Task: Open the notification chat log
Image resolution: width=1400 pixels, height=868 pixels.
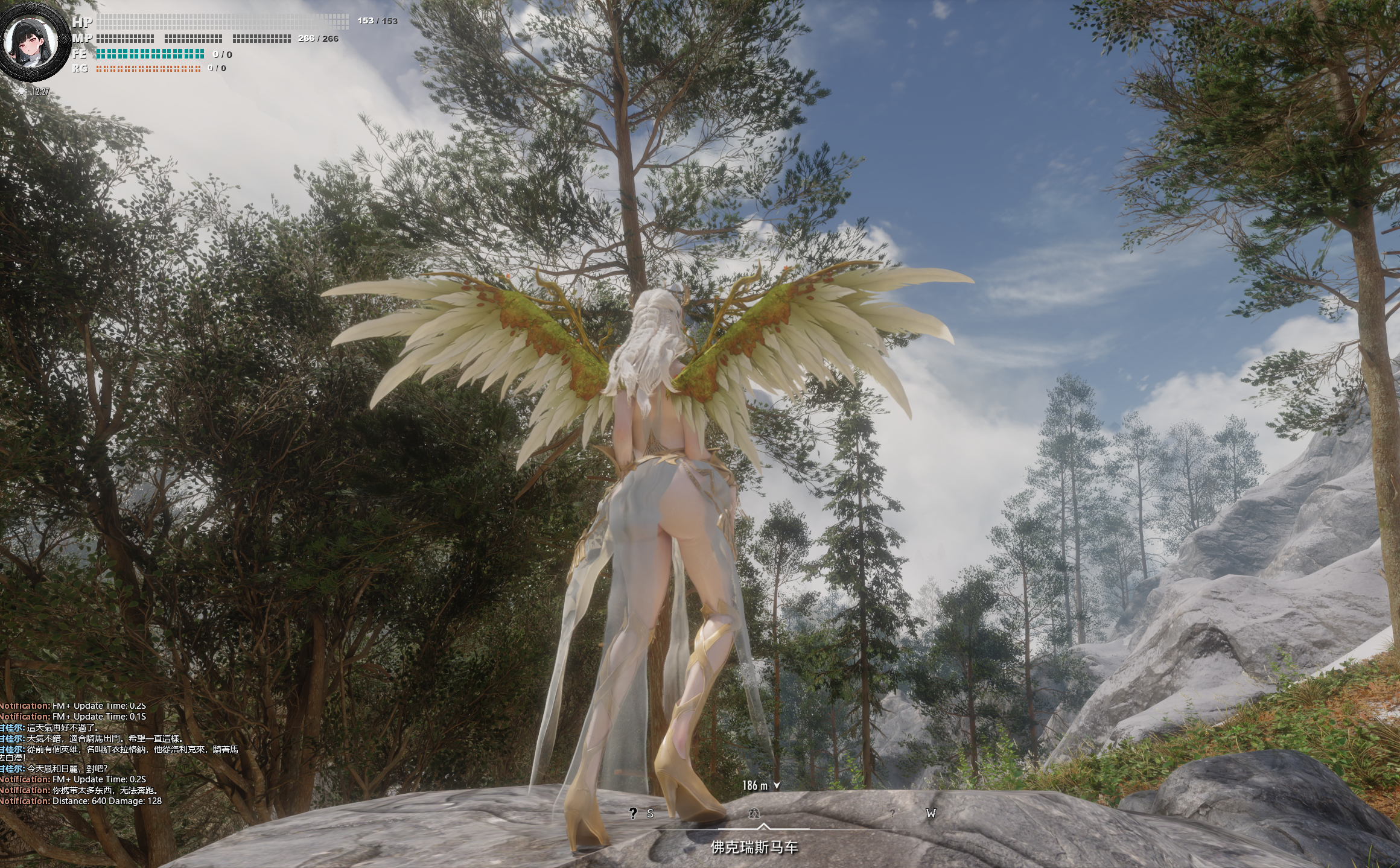Action: point(121,754)
